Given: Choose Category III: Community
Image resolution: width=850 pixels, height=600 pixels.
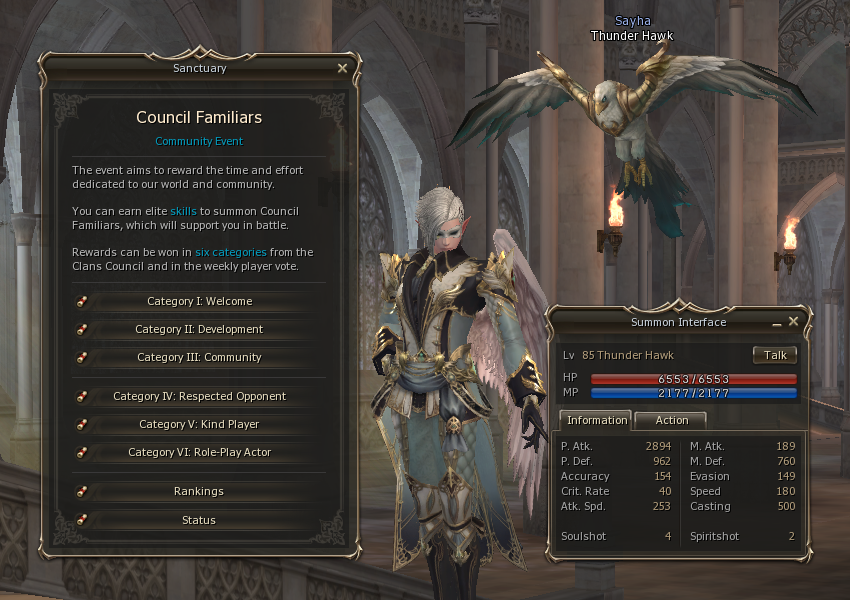Looking at the screenshot, I should (199, 357).
